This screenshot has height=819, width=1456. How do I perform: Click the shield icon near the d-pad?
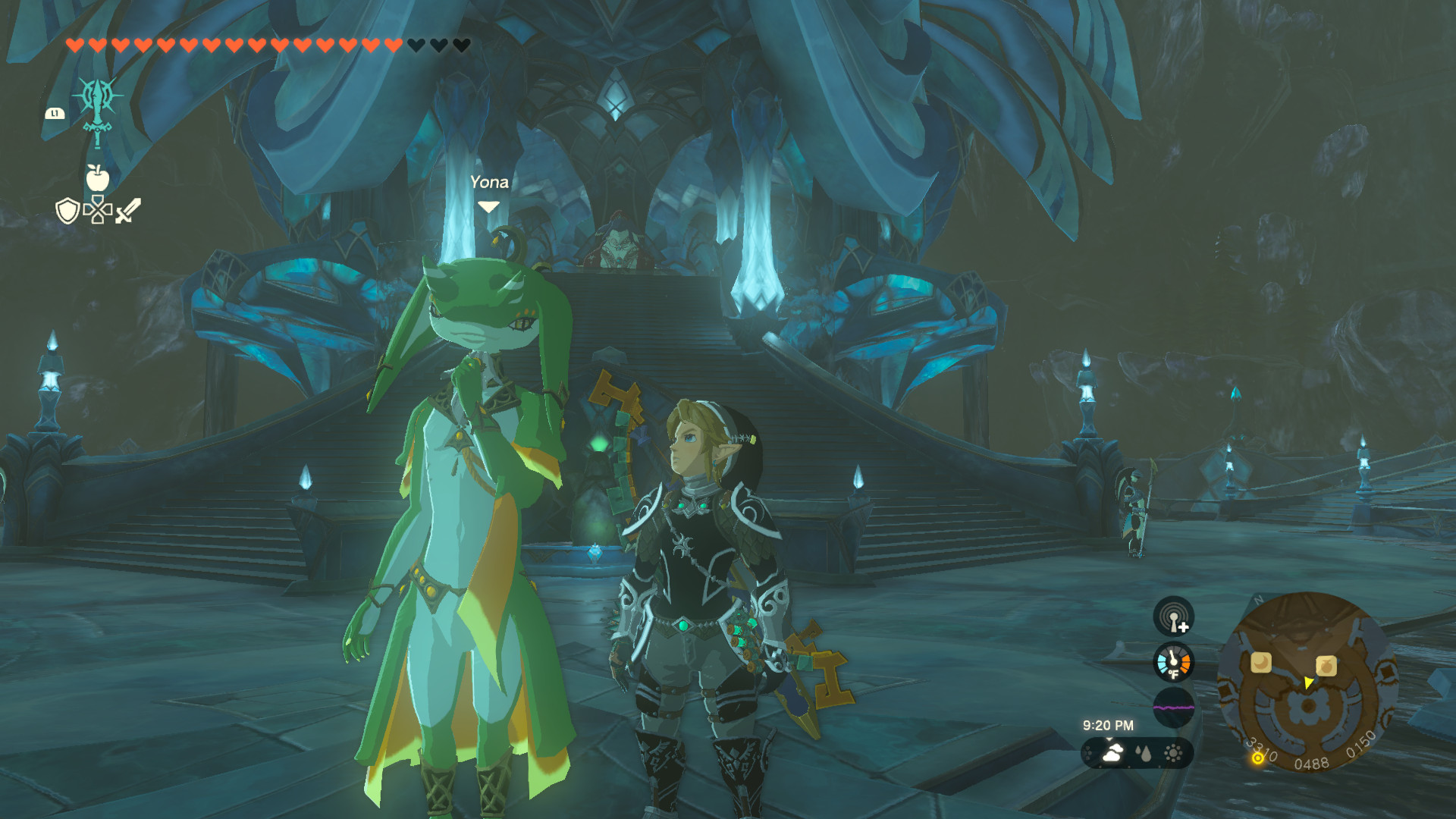(x=67, y=211)
